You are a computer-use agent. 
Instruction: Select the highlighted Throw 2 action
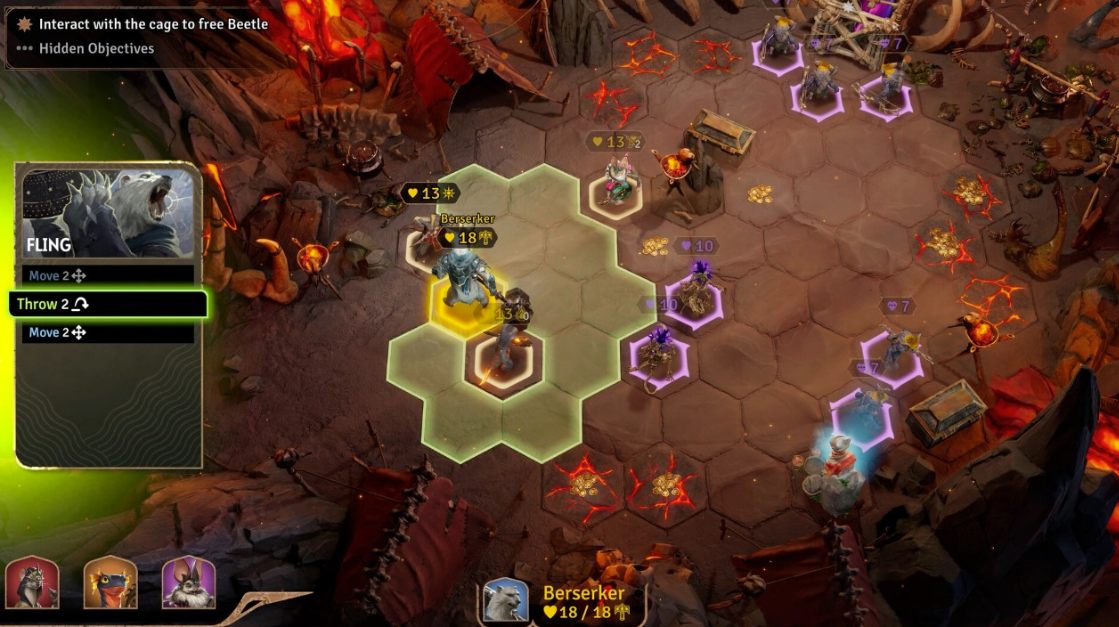tap(107, 304)
